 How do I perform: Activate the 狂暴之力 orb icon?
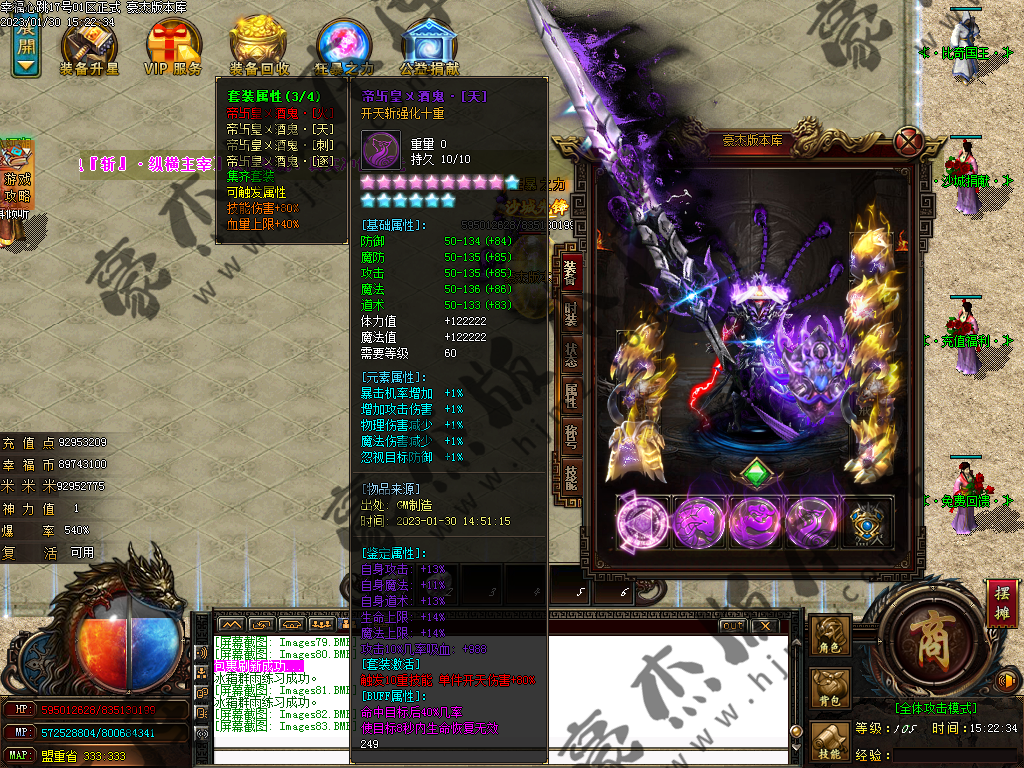344,47
